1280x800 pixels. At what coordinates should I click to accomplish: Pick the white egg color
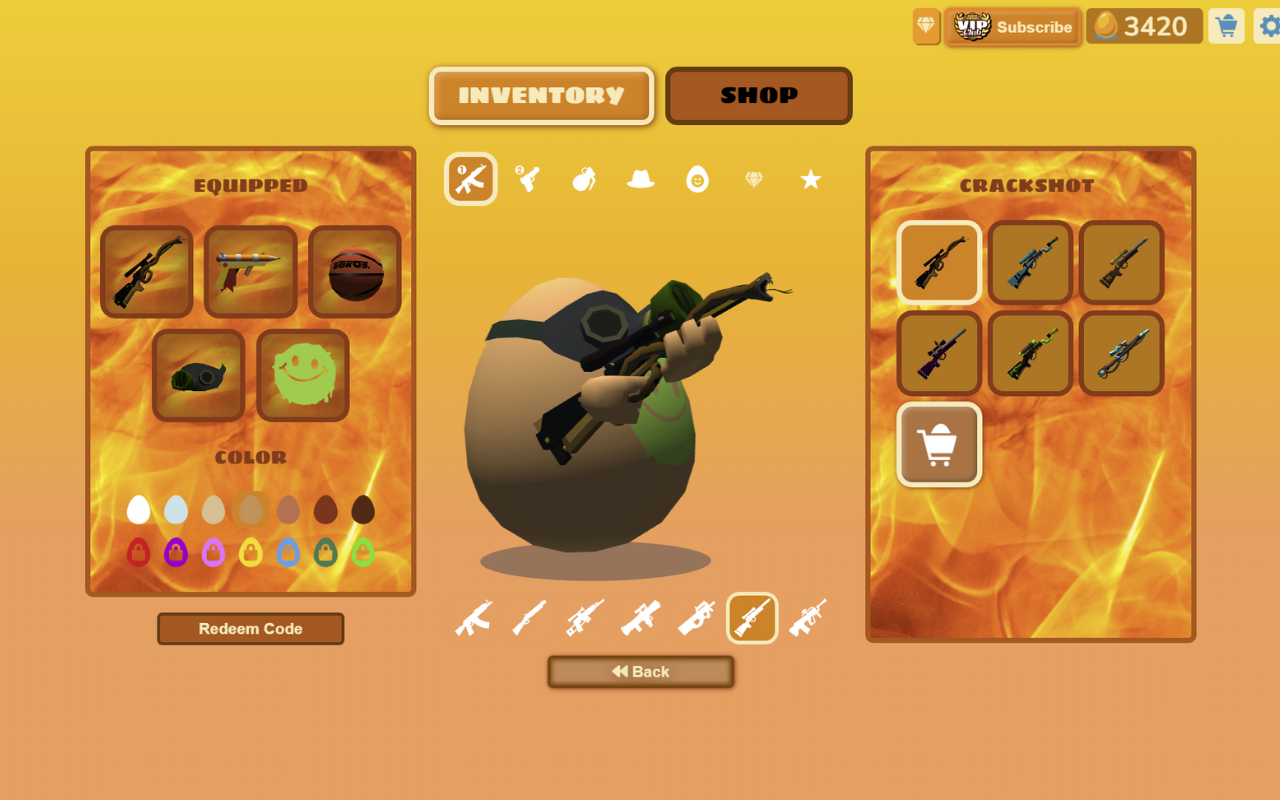tap(139, 510)
